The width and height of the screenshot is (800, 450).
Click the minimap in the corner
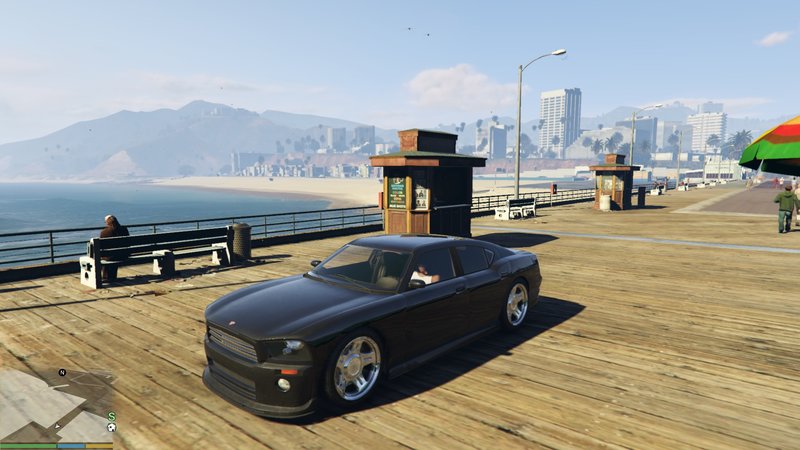[57, 406]
